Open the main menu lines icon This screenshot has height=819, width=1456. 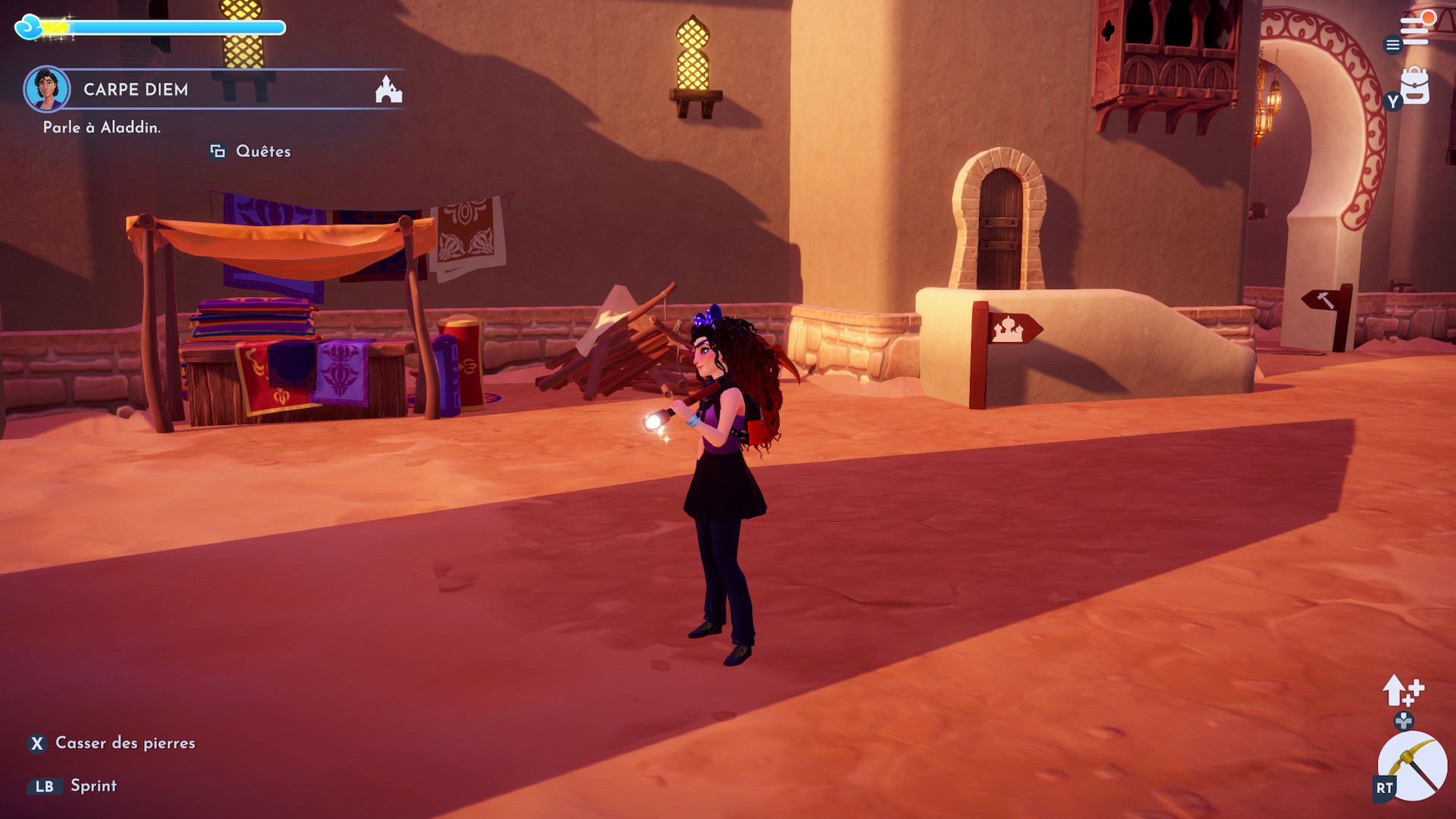pyautogui.click(x=1414, y=31)
